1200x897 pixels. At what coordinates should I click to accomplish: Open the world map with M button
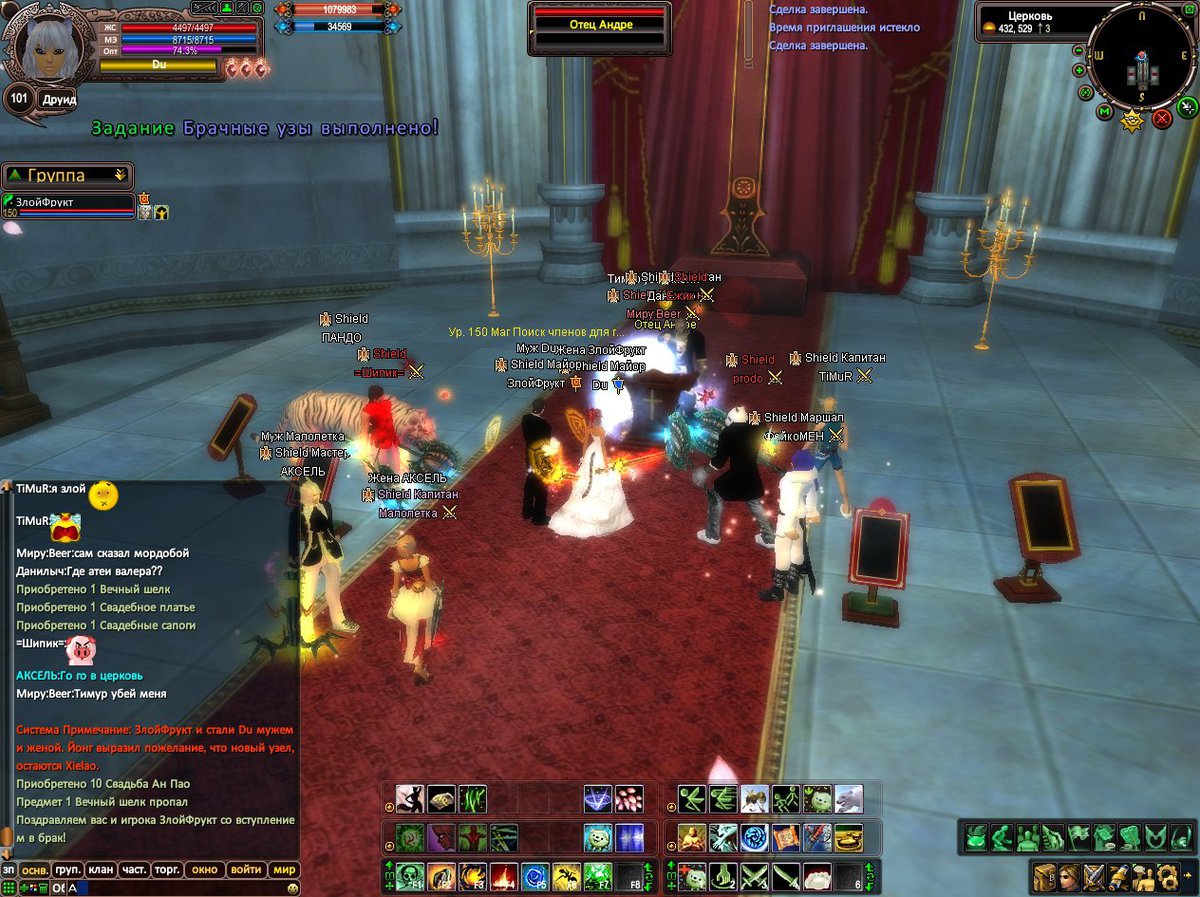point(1104,111)
